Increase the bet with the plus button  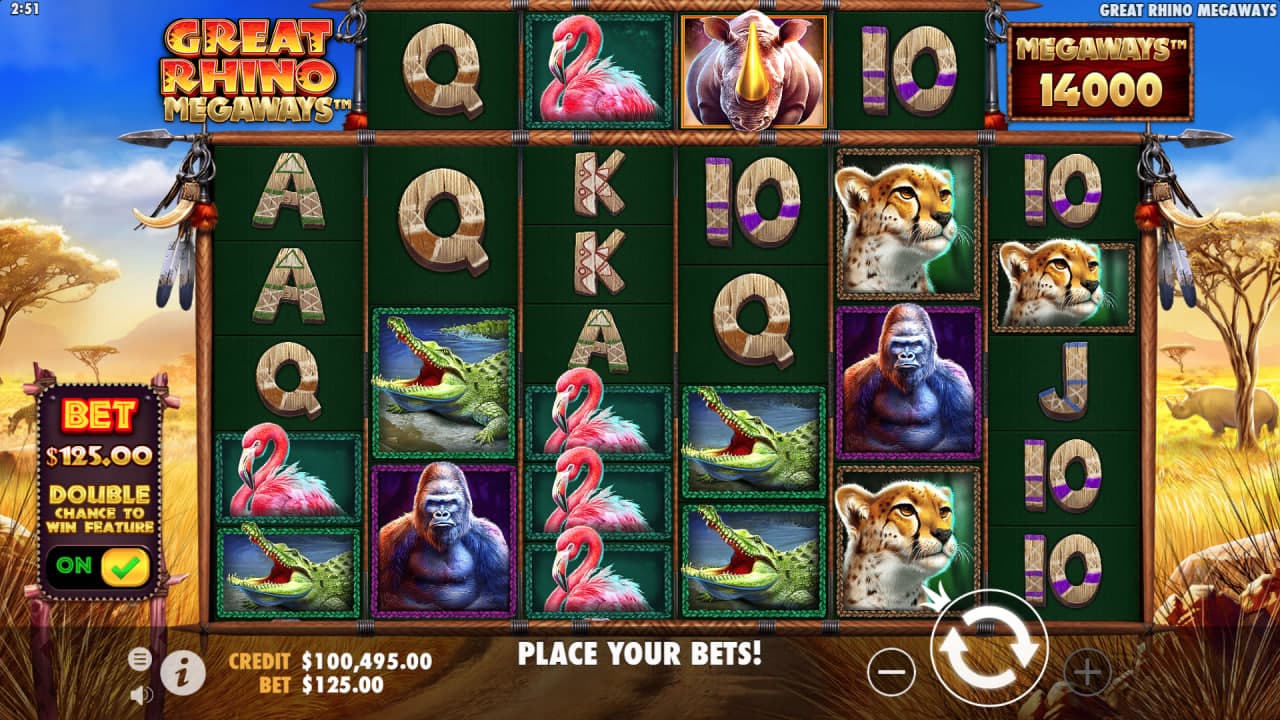coord(1087,672)
